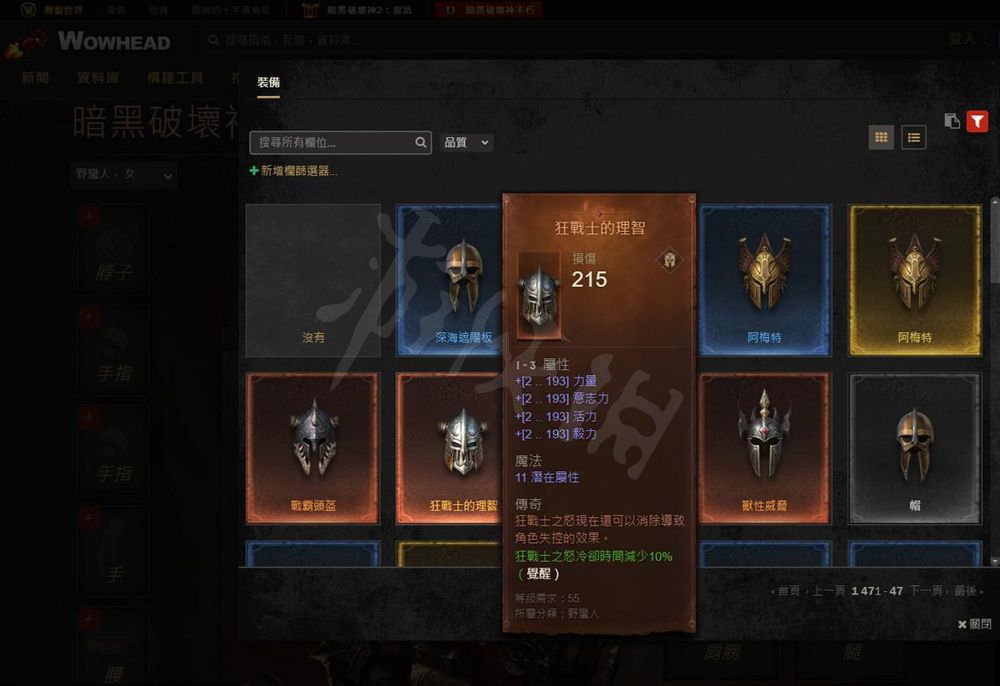Image resolution: width=1000 pixels, height=686 pixels.
Task: Select the 沒有 empty item tile
Action: click(313, 280)
